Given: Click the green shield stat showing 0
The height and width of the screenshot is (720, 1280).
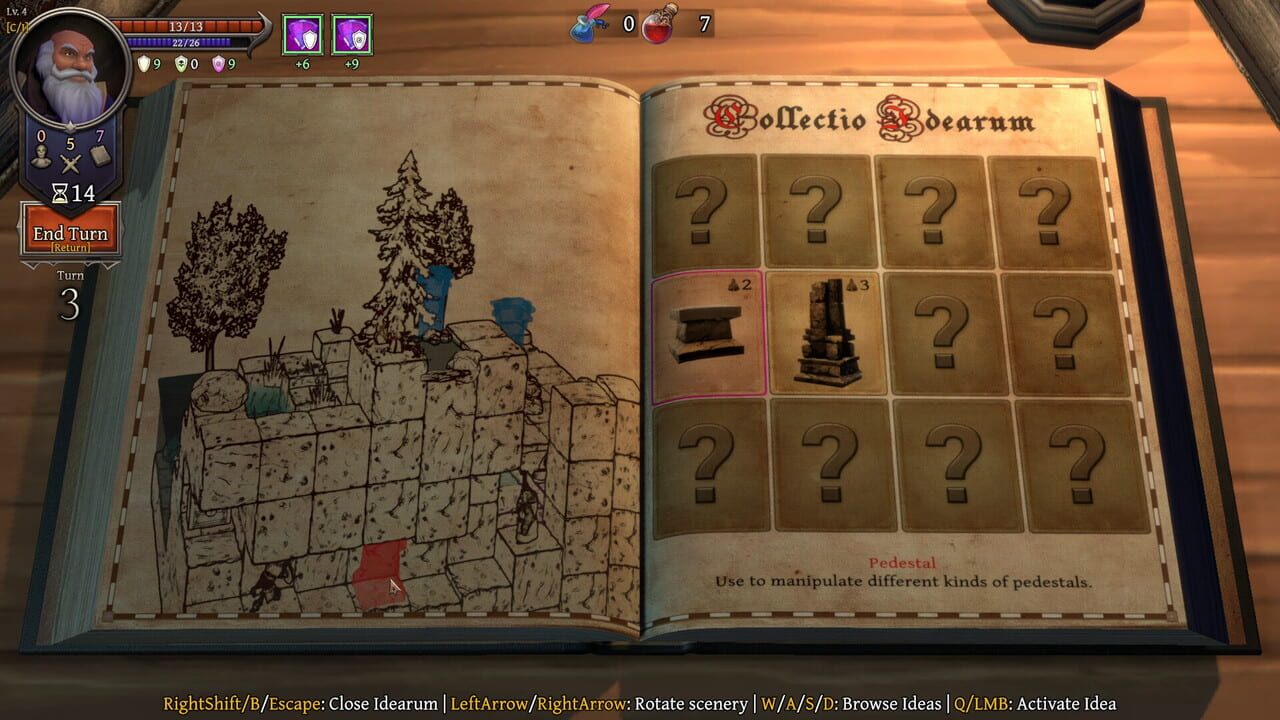Looking at the screenshot, I should coord(182,63).
